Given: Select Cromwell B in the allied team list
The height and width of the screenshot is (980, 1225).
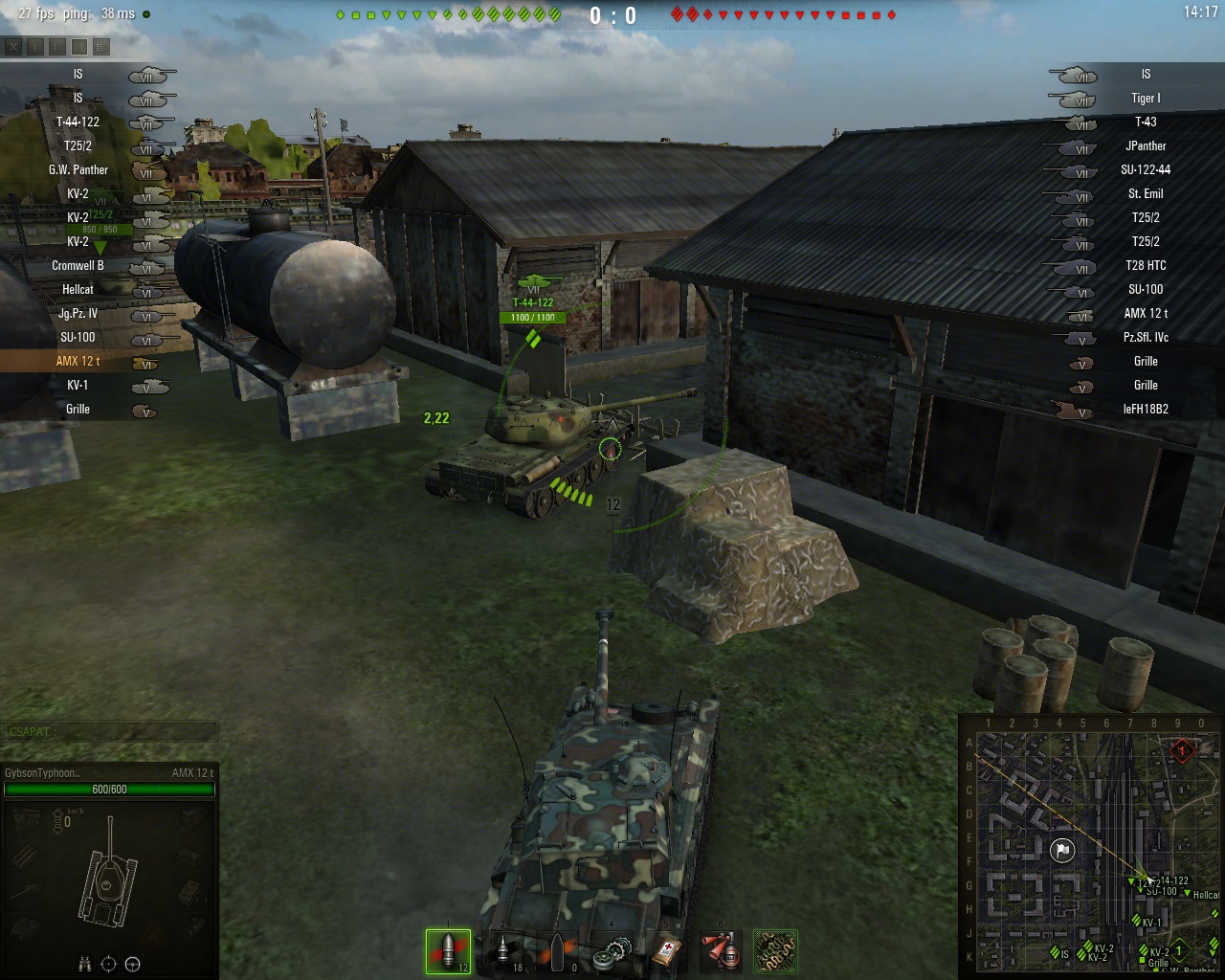Looking at the screenshot, I should (78, 265).
